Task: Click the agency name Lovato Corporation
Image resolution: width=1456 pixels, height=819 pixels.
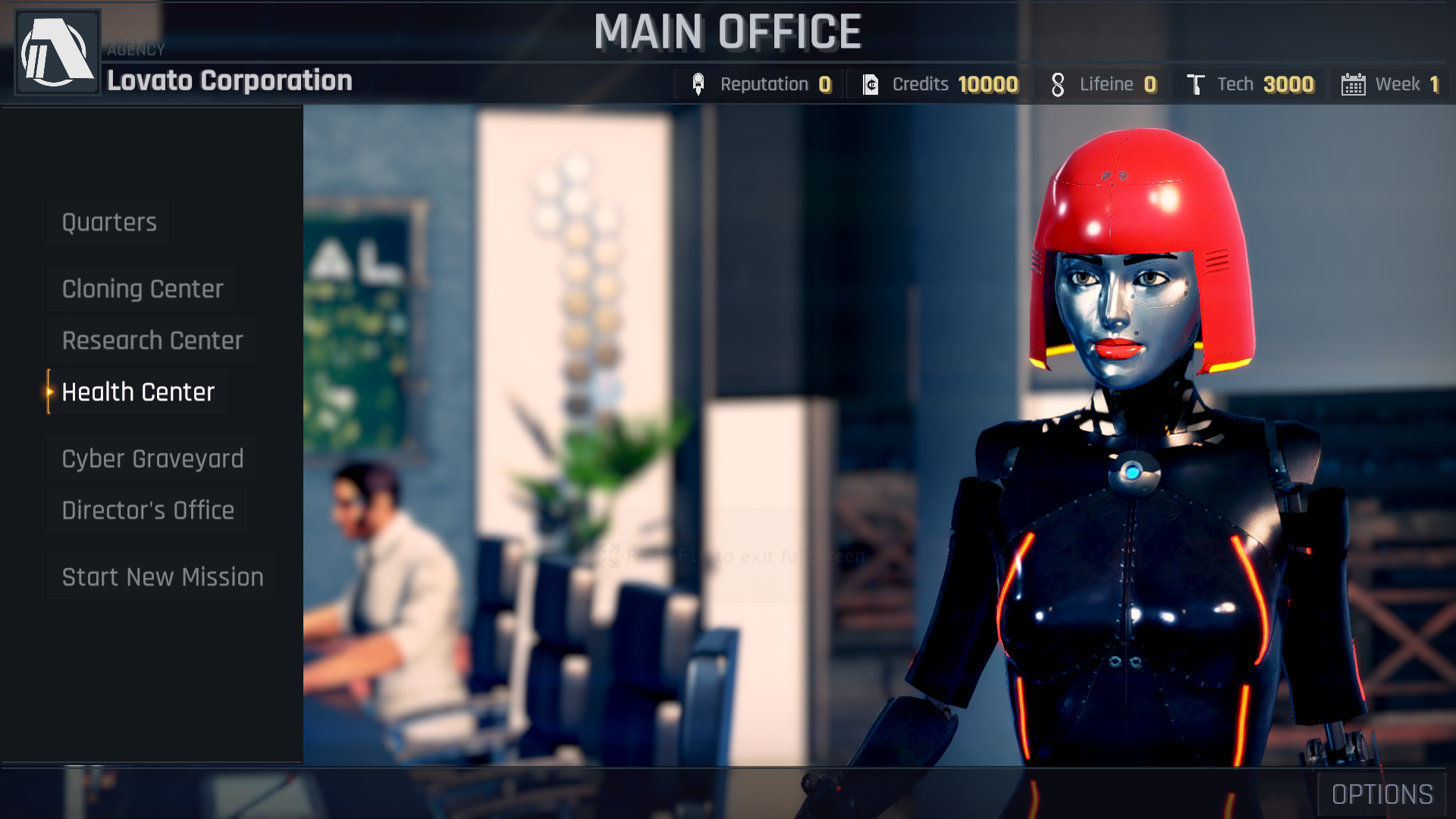Action: (229, 81)
